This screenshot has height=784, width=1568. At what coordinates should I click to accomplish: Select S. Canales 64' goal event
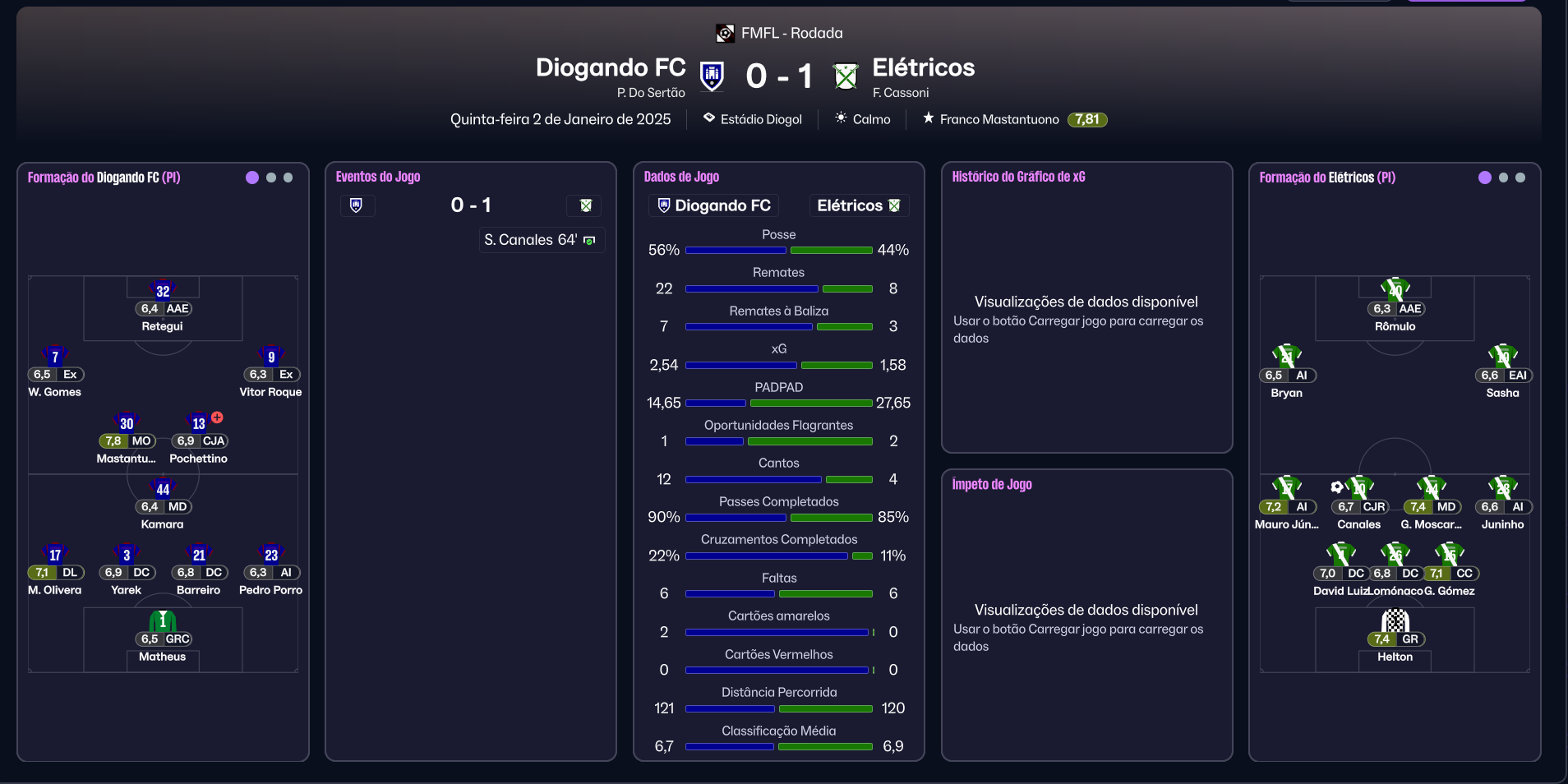point(530,240)
